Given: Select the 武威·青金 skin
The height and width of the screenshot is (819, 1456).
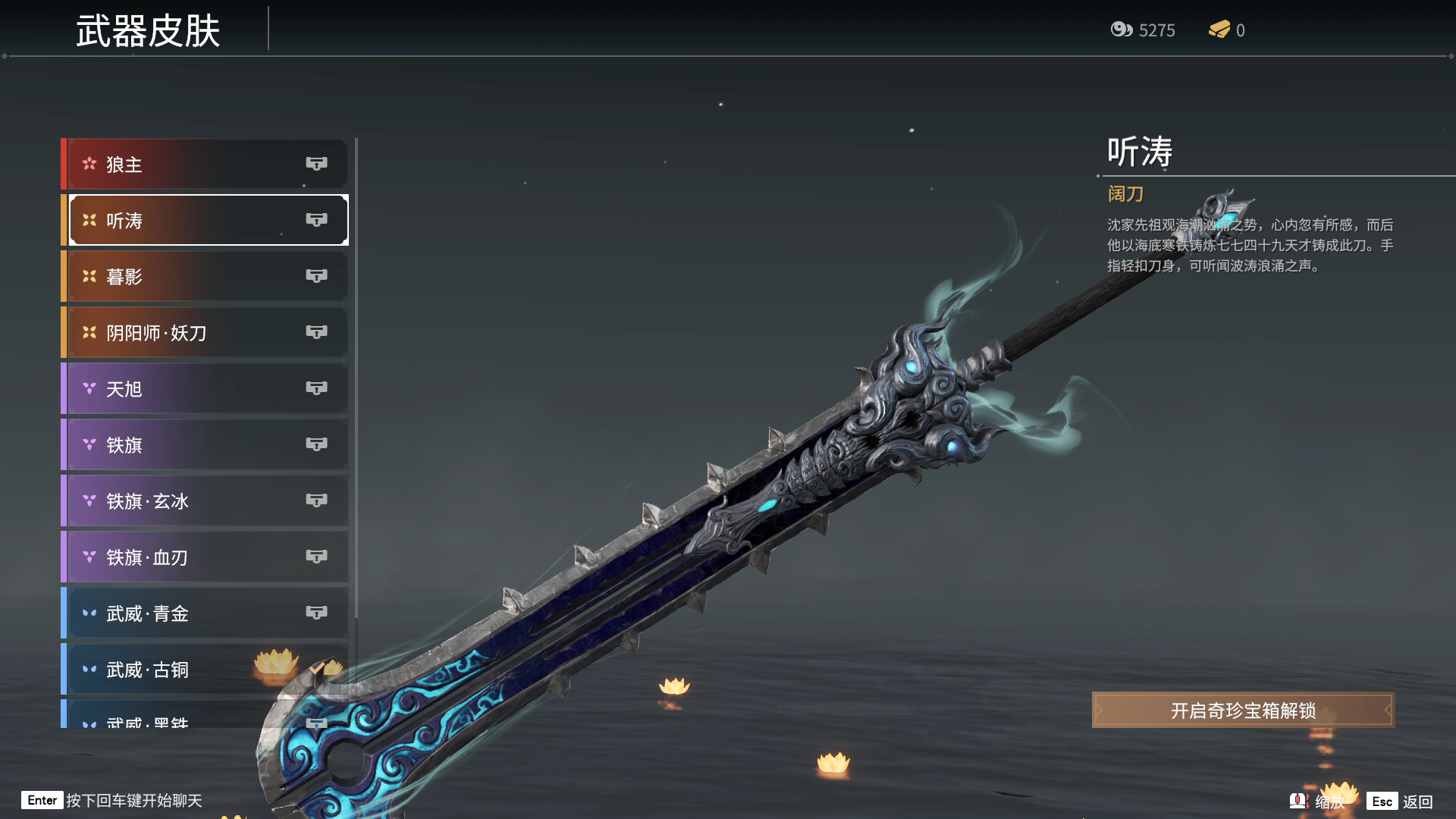Looking at the screenshot, I should (x=205, y=613).
